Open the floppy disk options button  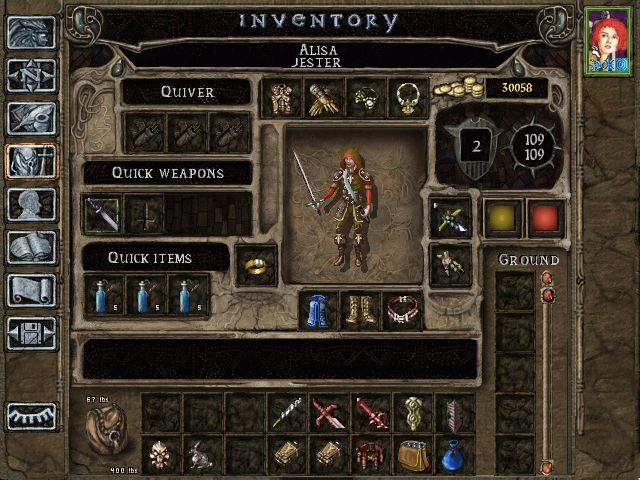[x=31, y=333]
